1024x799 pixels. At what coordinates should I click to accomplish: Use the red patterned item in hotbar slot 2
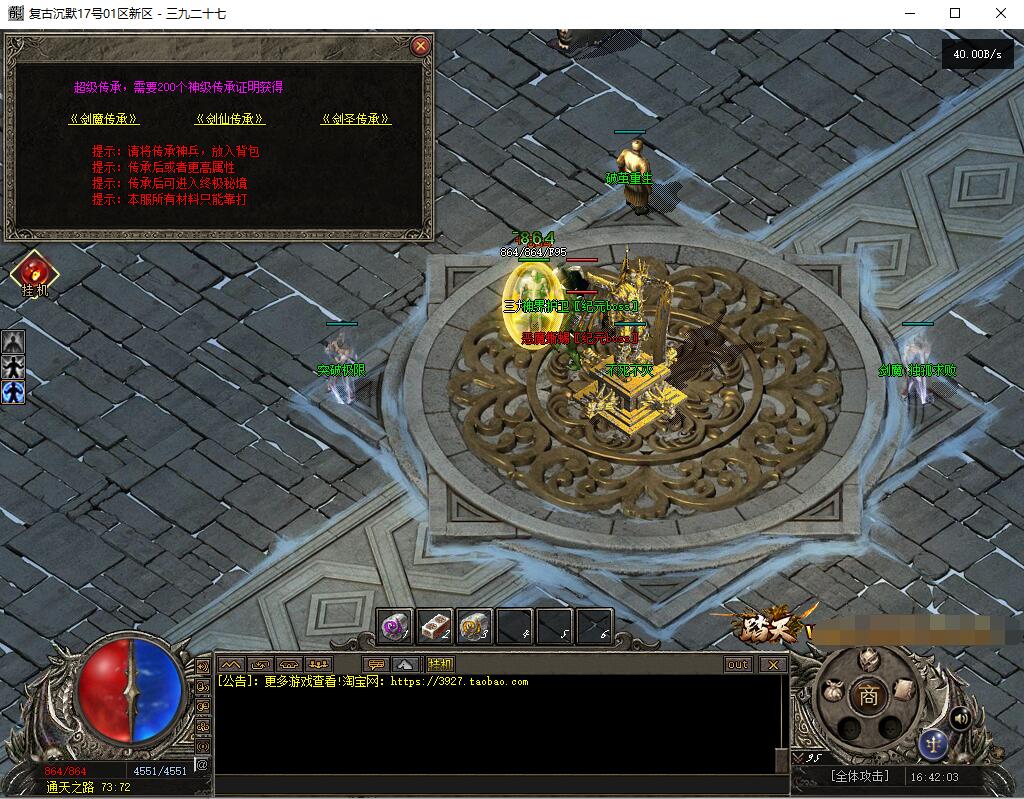pos(435,626)
